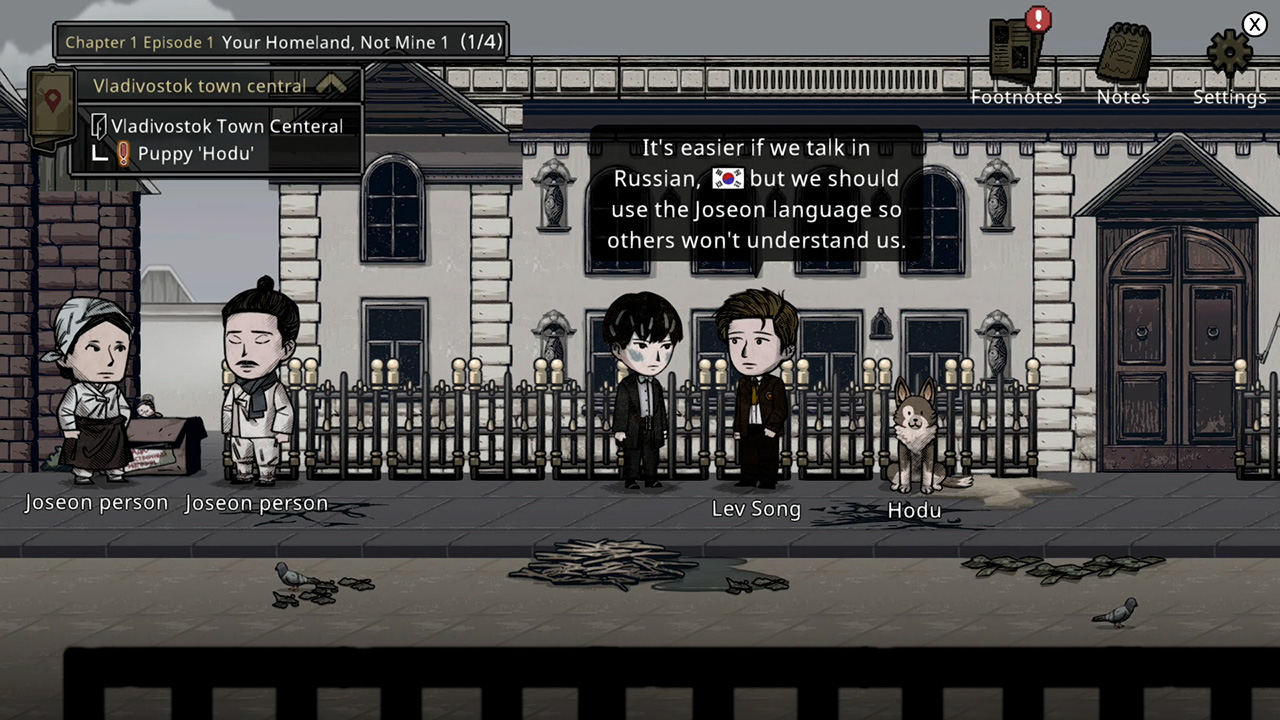The height and width of the screenshot is (720, 1280).
Task: Select the Vladivostok Town Centeral location entry
Action: tap(226, 126)
